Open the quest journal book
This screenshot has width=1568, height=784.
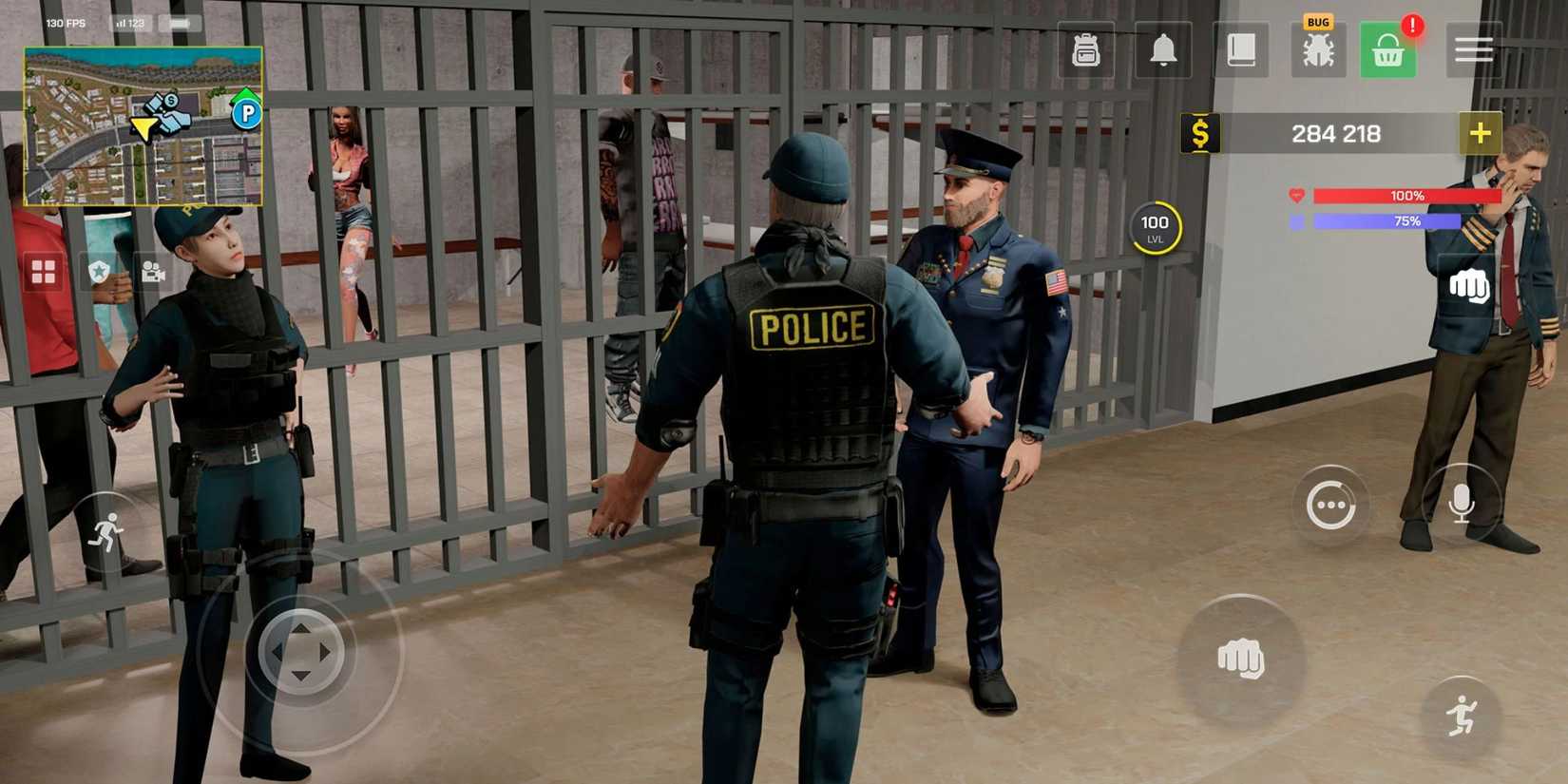(1240, 50)
